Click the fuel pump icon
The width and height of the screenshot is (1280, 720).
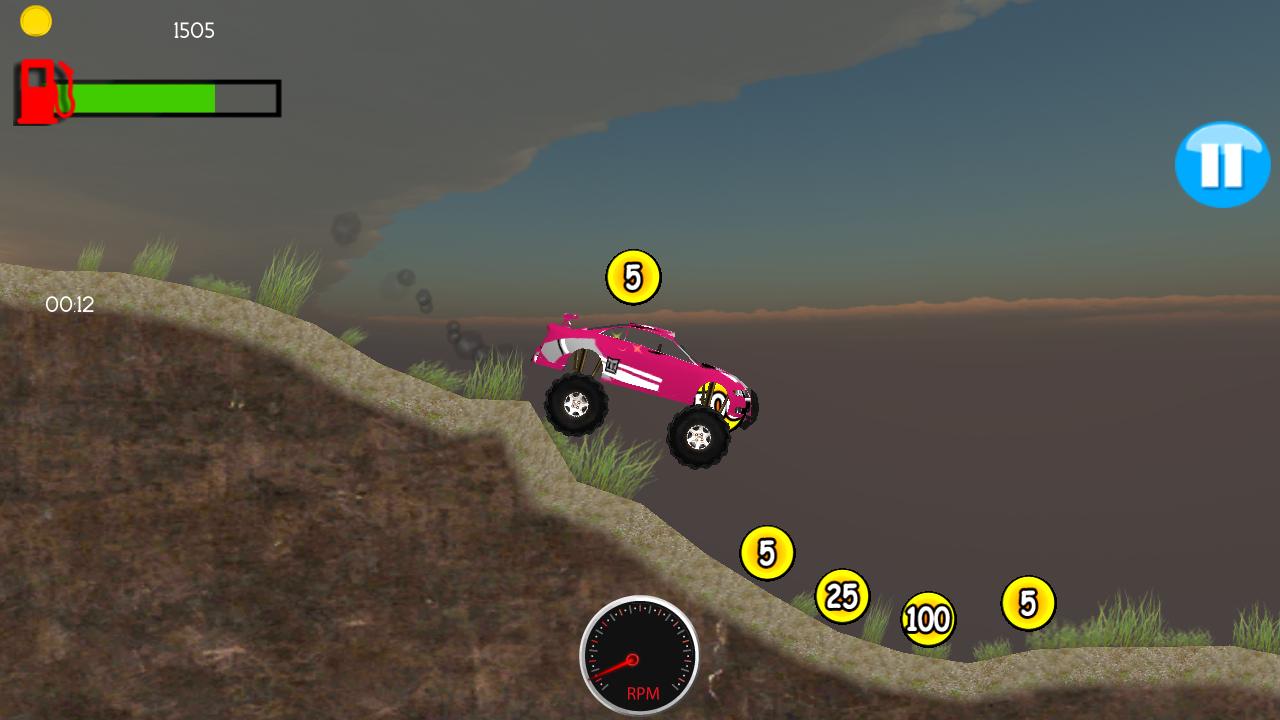[38, 92]
